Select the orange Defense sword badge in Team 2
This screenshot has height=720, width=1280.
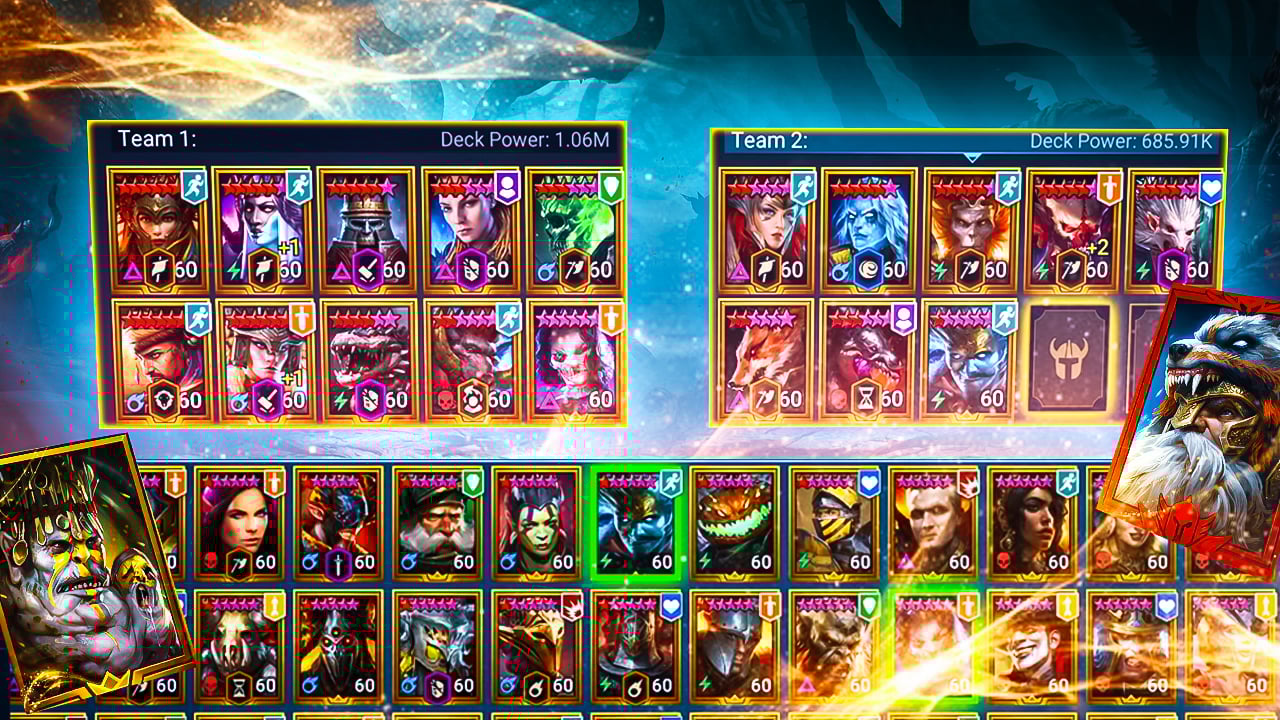pos(1109,188)
